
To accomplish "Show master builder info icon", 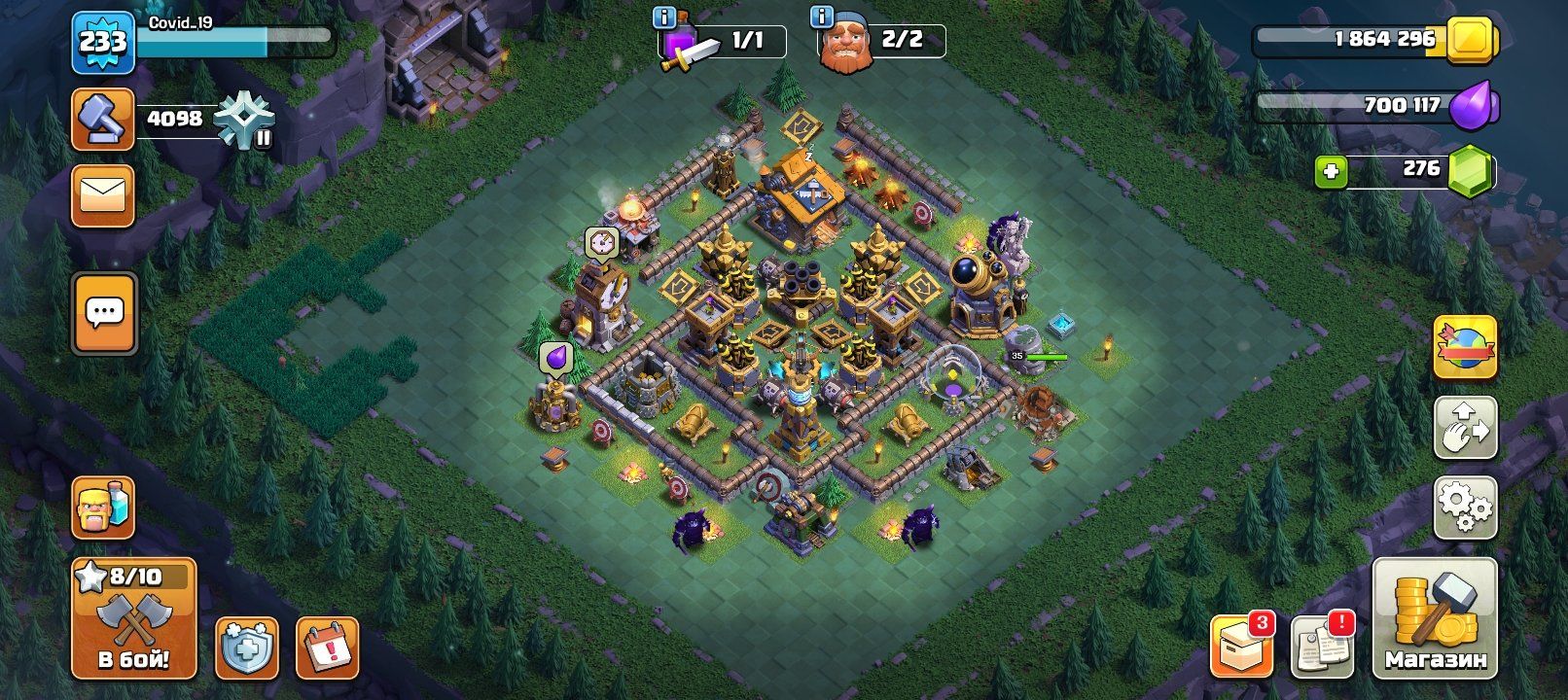I will tap(823, 17).
